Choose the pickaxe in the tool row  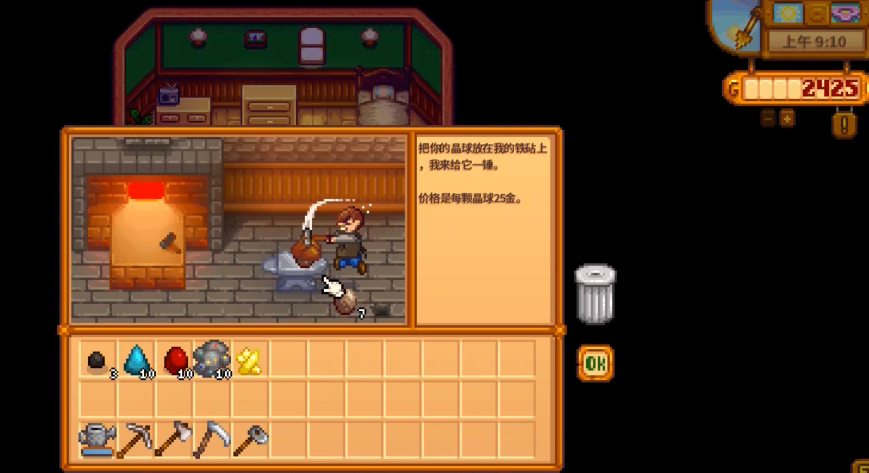coord(135,438)
